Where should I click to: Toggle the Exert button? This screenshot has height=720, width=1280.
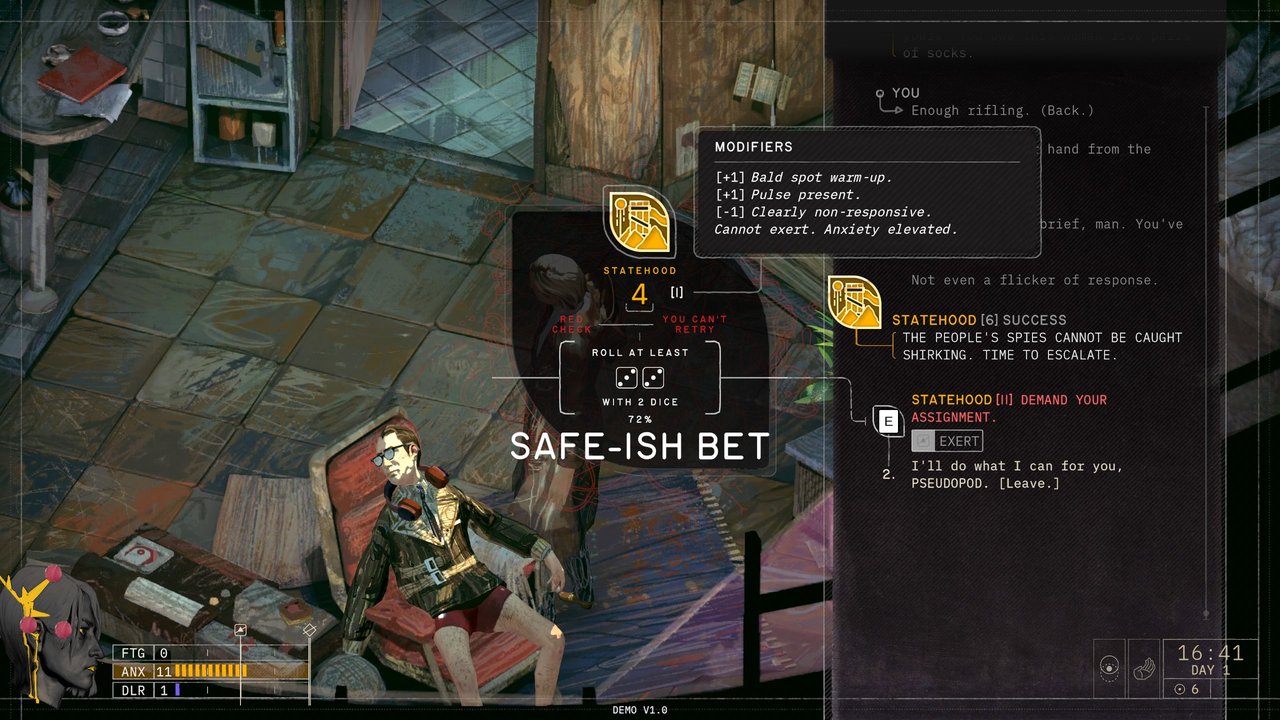(x=947, y=441)
